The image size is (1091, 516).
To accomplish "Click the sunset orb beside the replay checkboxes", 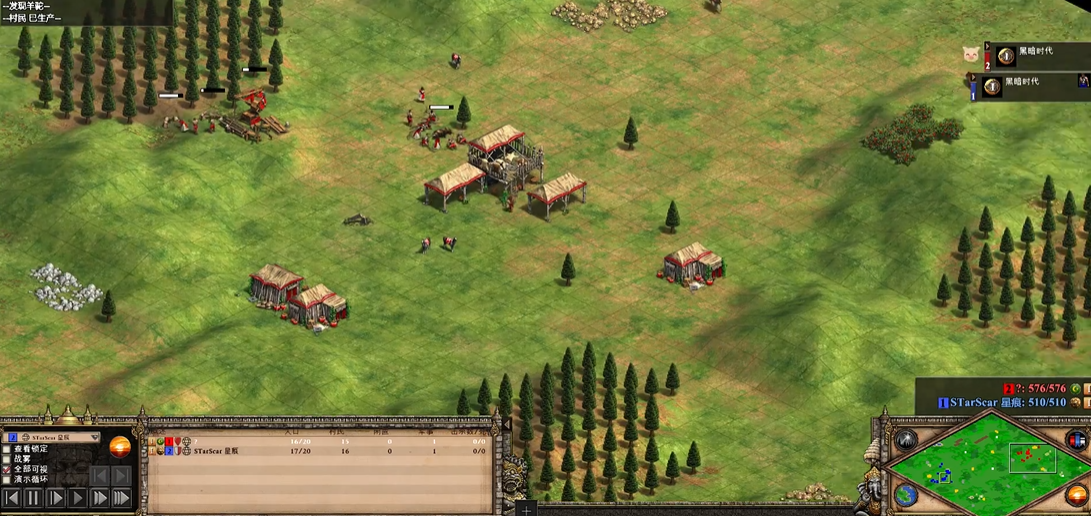I will pyautogui.click(x=119, y=447).
